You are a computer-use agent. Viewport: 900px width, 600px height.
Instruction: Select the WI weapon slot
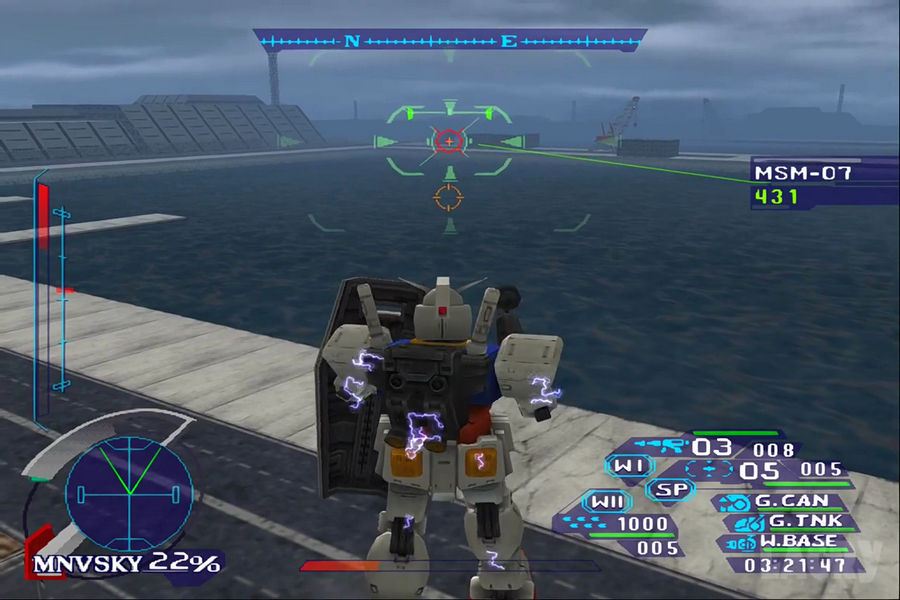[630, 466]
